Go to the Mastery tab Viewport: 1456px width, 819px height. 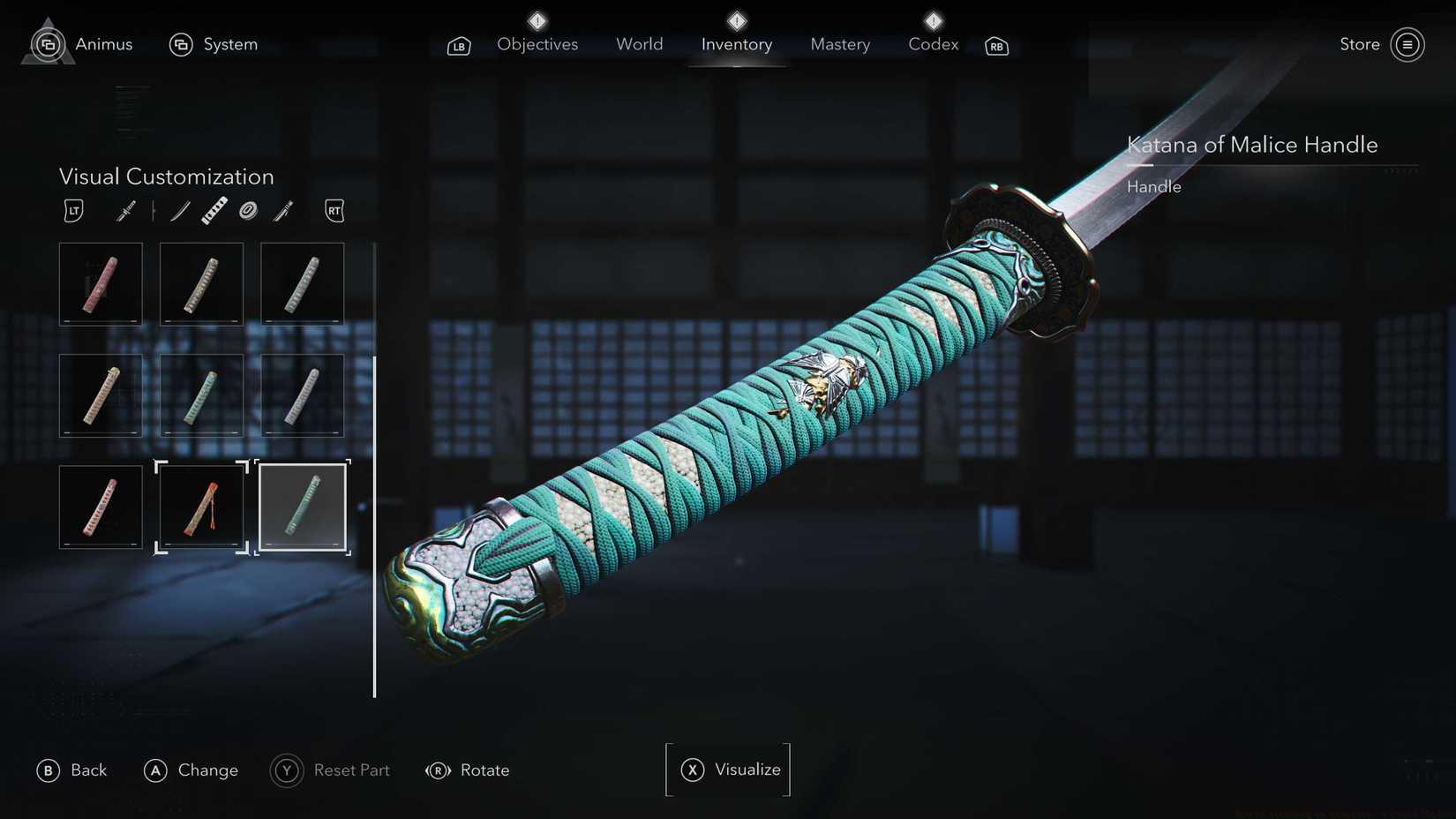[x=839, y=44]
